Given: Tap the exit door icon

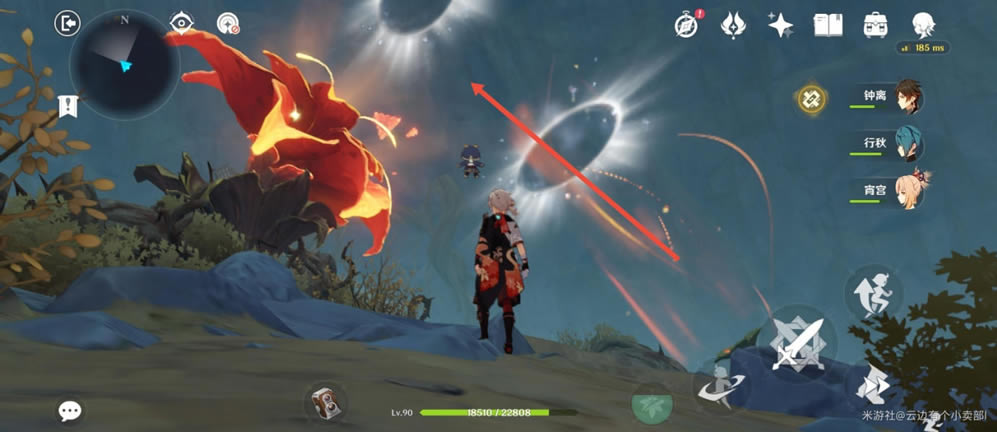Looking at the screenshot, I should 67,24.
